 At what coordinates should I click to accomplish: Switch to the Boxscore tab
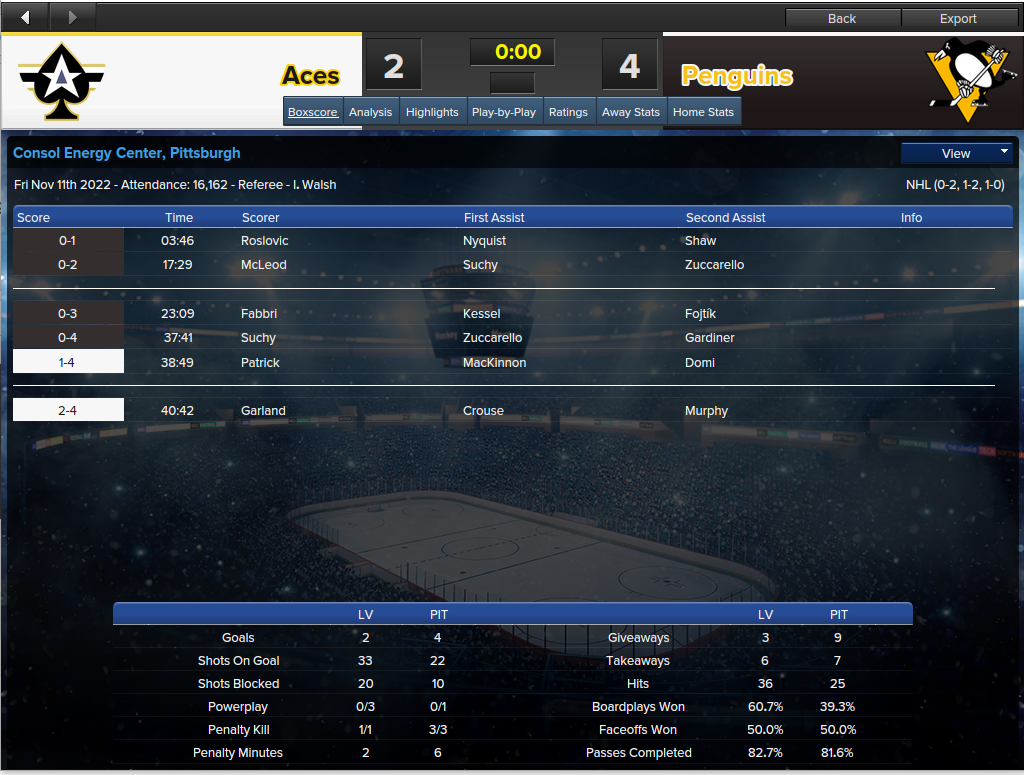tap(313, 112)
